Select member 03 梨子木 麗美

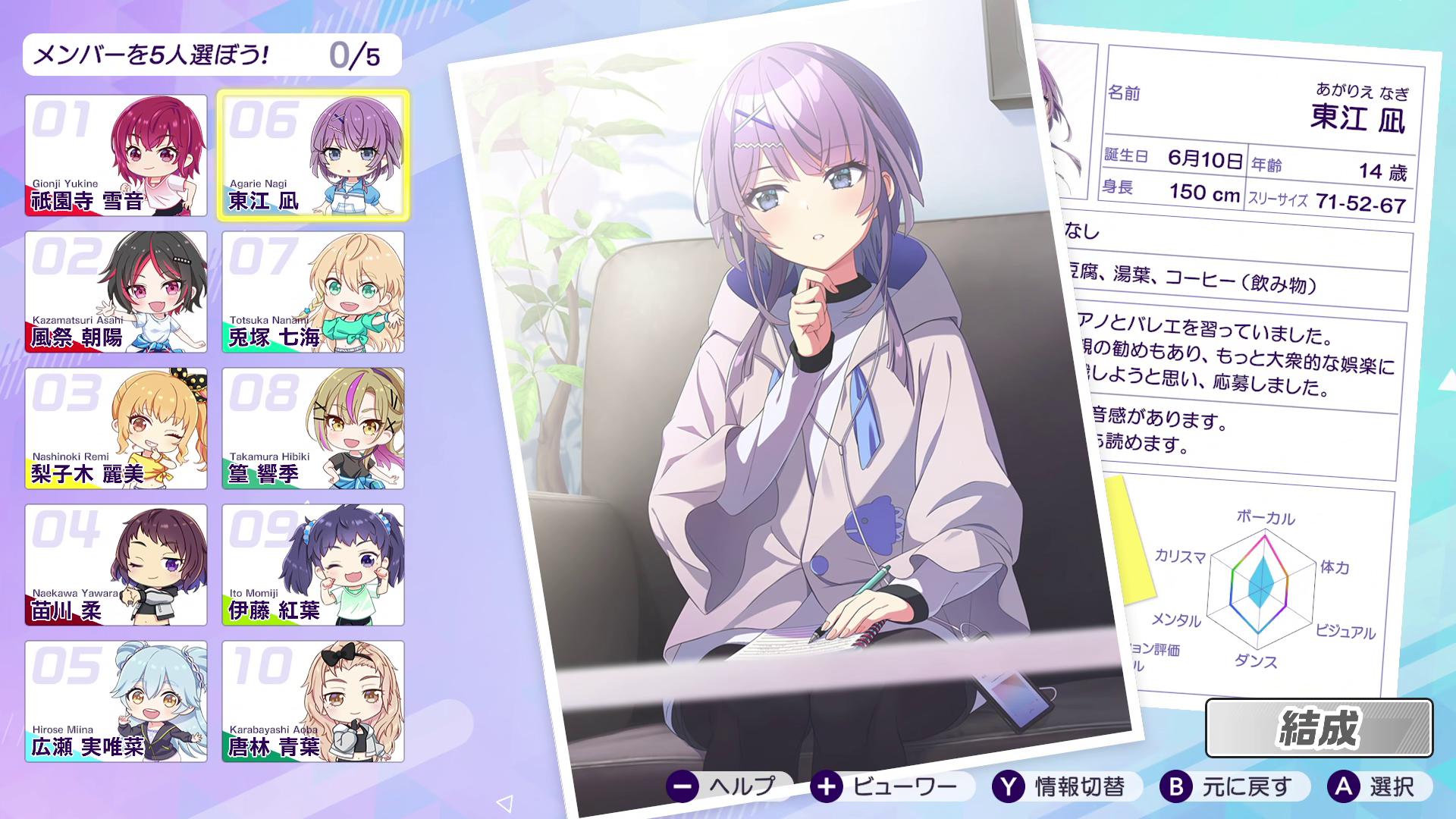pos(115,428)
